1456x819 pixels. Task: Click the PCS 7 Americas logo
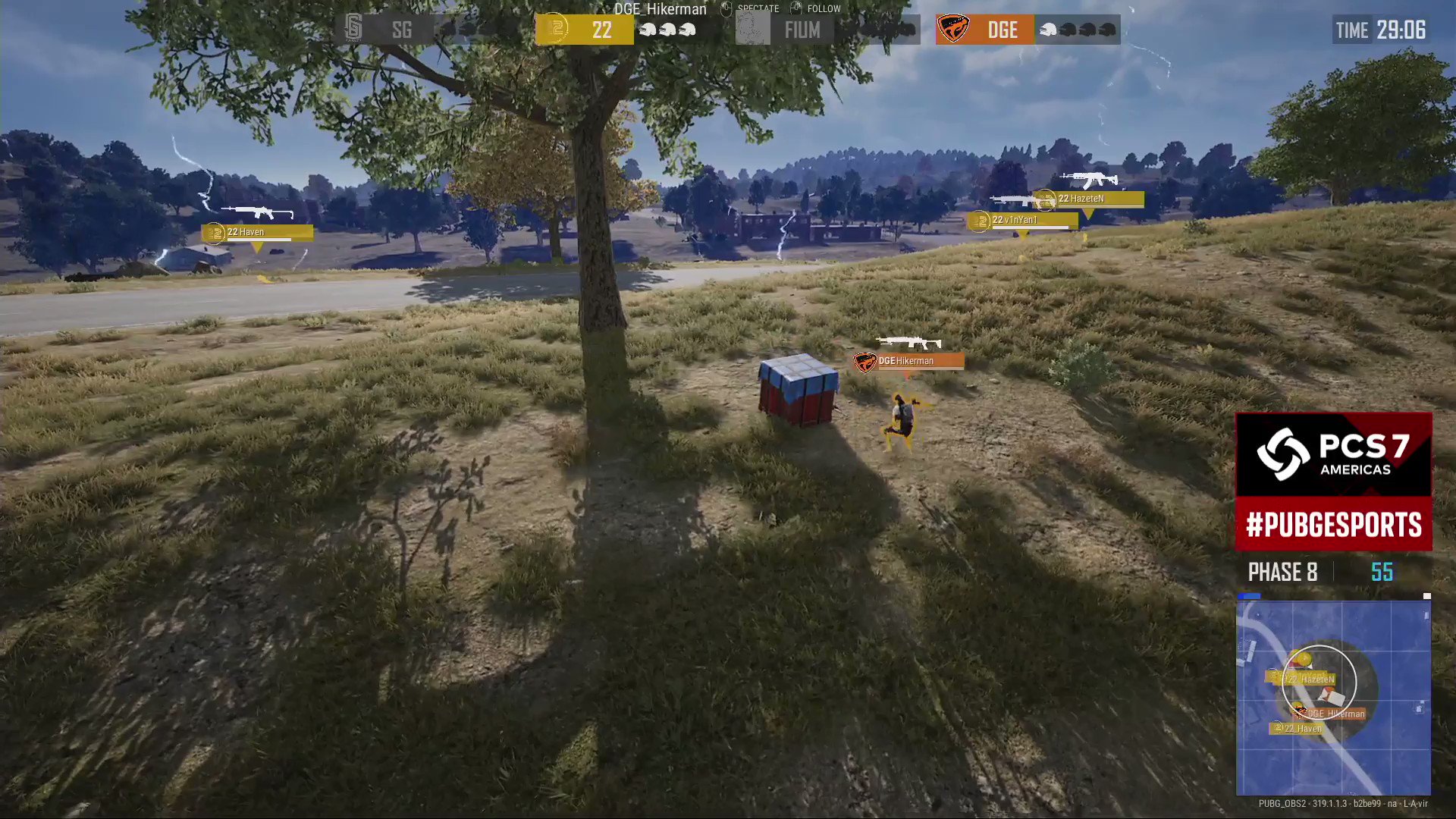1333,454
